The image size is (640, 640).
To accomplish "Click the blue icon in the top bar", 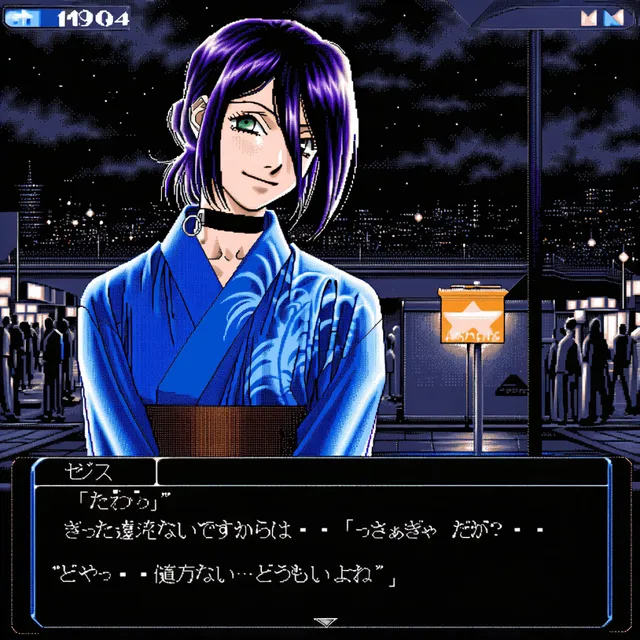I will [x=612, y=17].
